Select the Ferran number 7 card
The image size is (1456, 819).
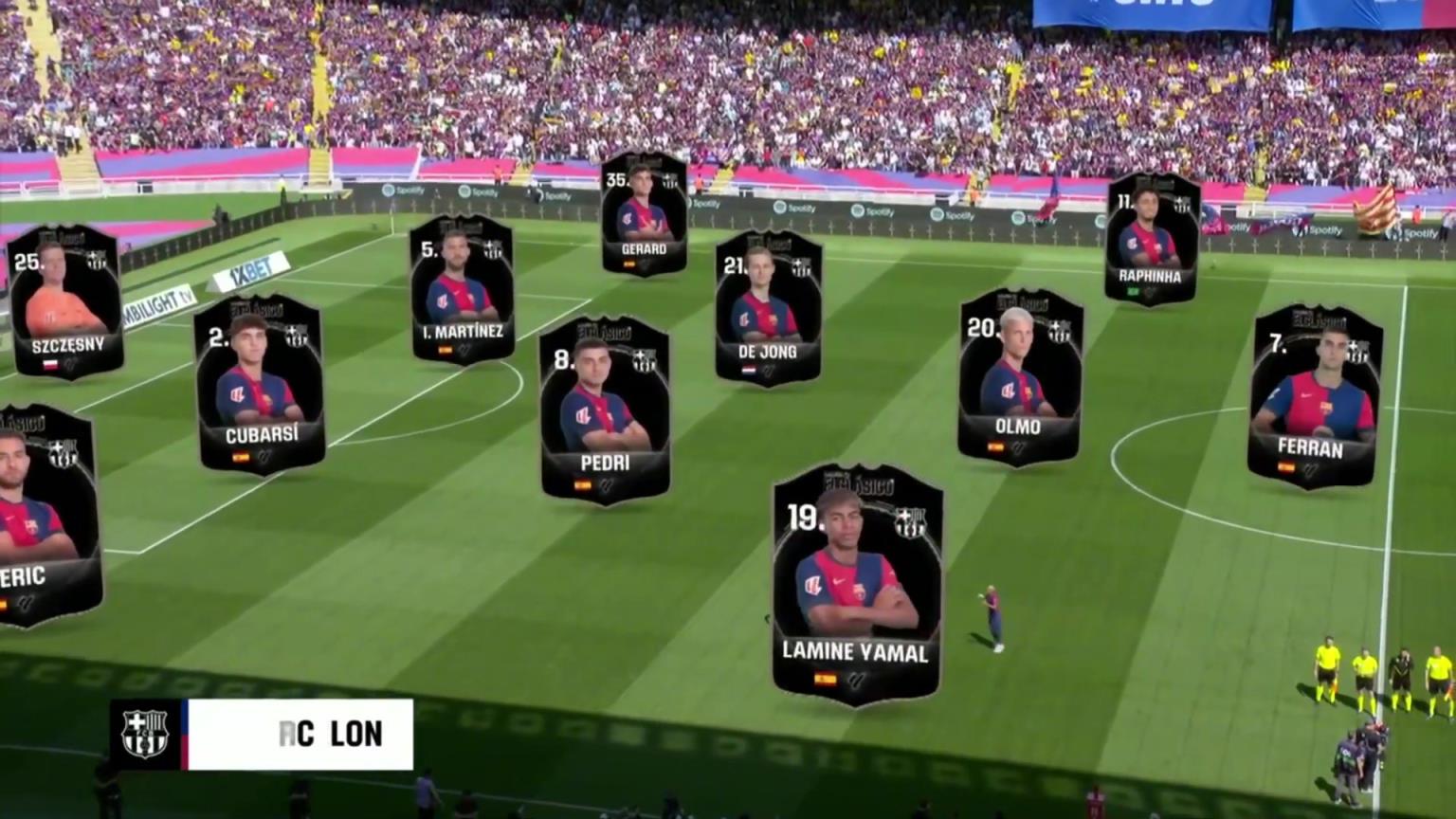(1315, 396)
